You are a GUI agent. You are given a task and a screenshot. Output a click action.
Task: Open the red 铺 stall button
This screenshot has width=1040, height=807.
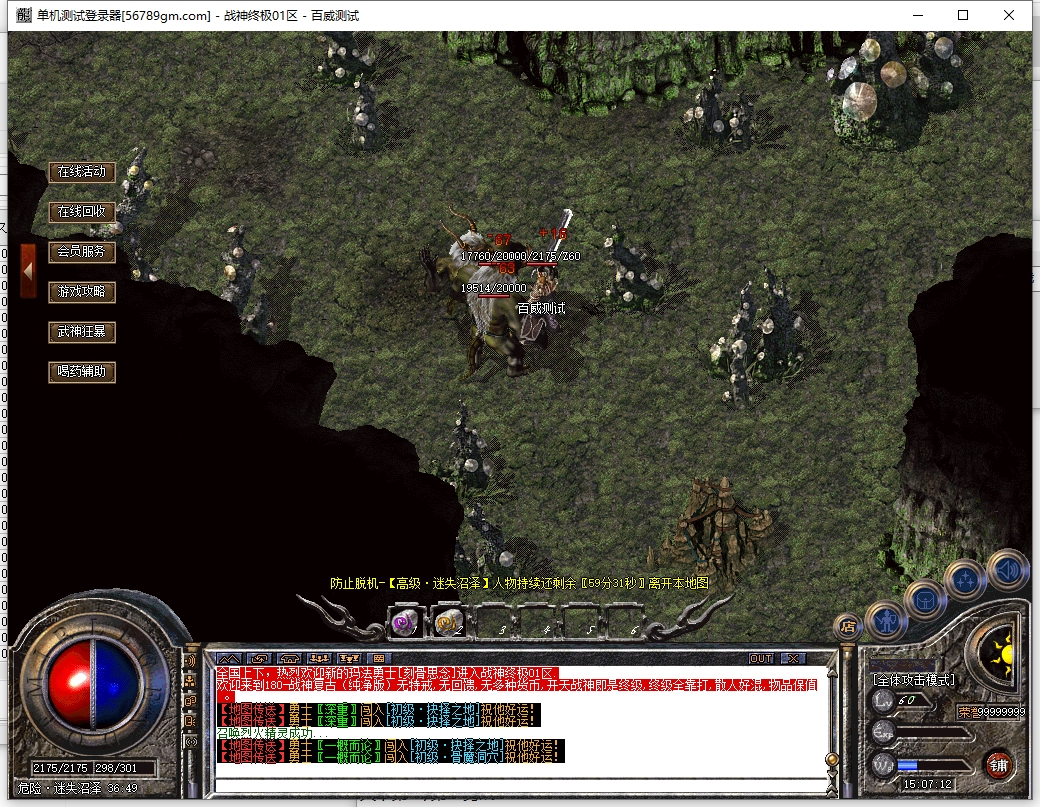click(x=998, y=766)
